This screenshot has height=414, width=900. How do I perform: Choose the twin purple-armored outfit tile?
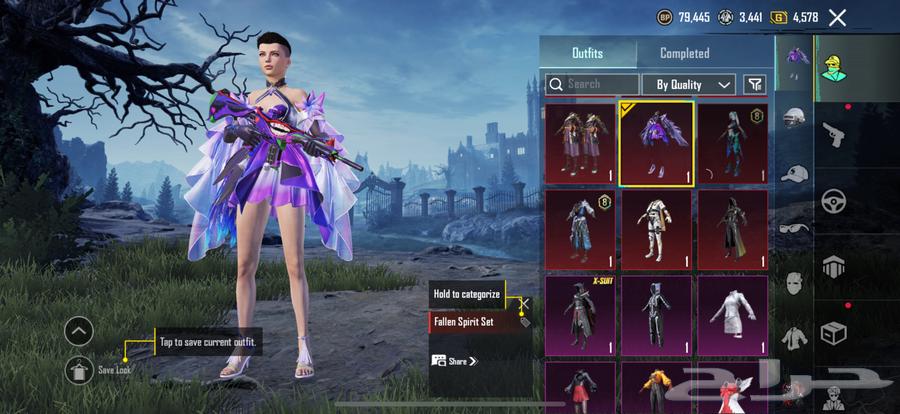[581, 144]
